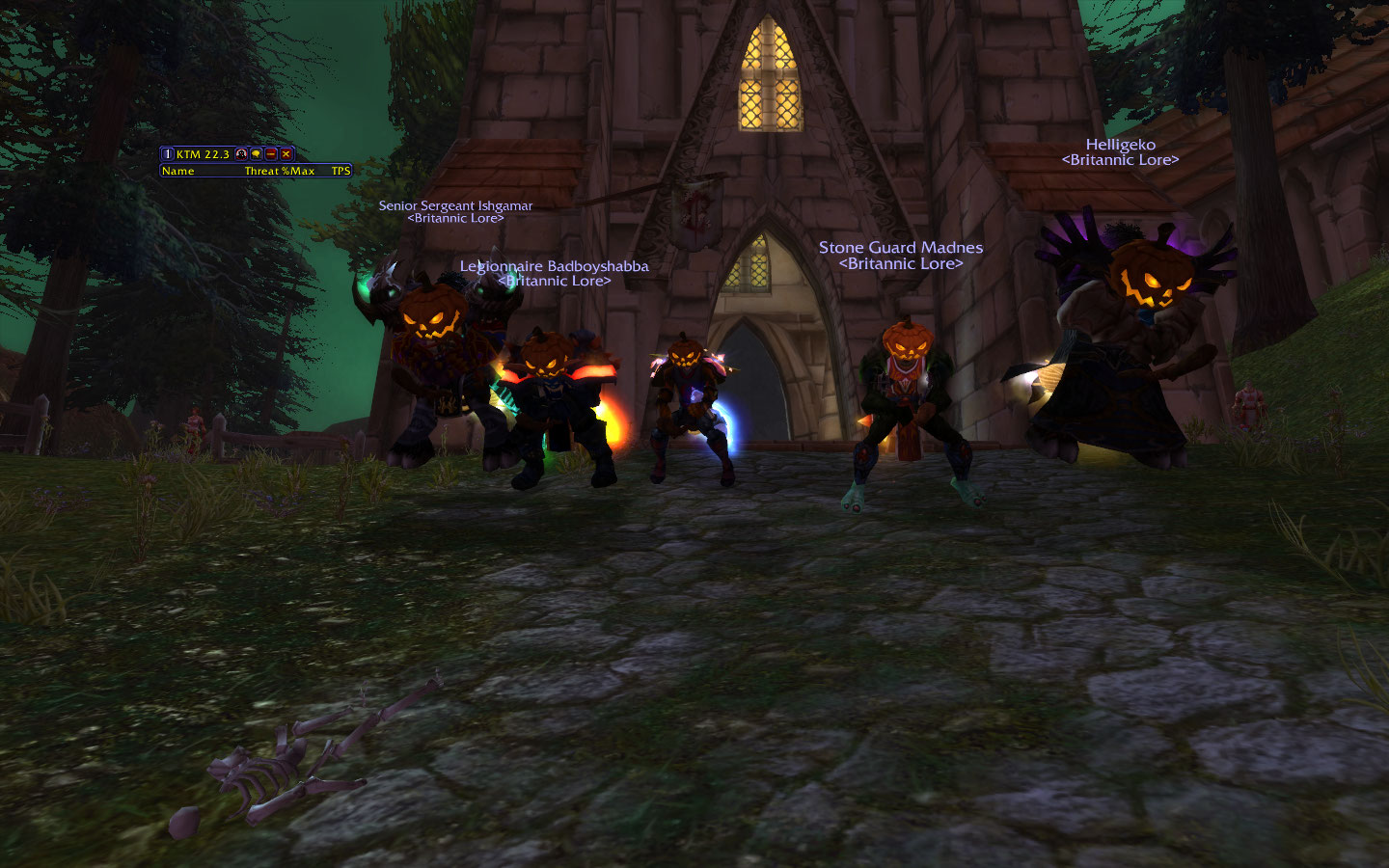Click the speech bubble announce icon on KTM
The width and height of the screenshot is (1389, 868).
click(x=256, y=154)
